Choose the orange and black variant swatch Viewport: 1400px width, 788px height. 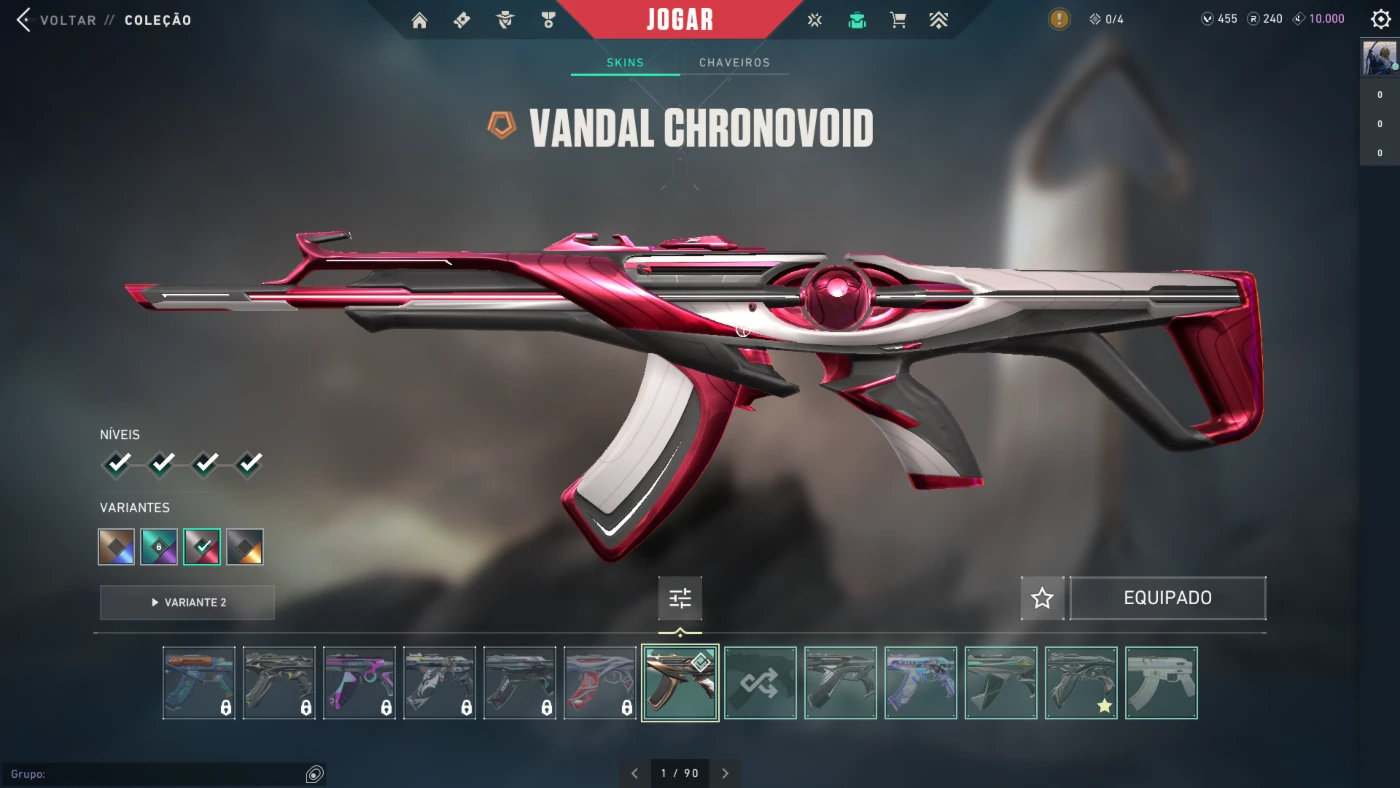245,547
